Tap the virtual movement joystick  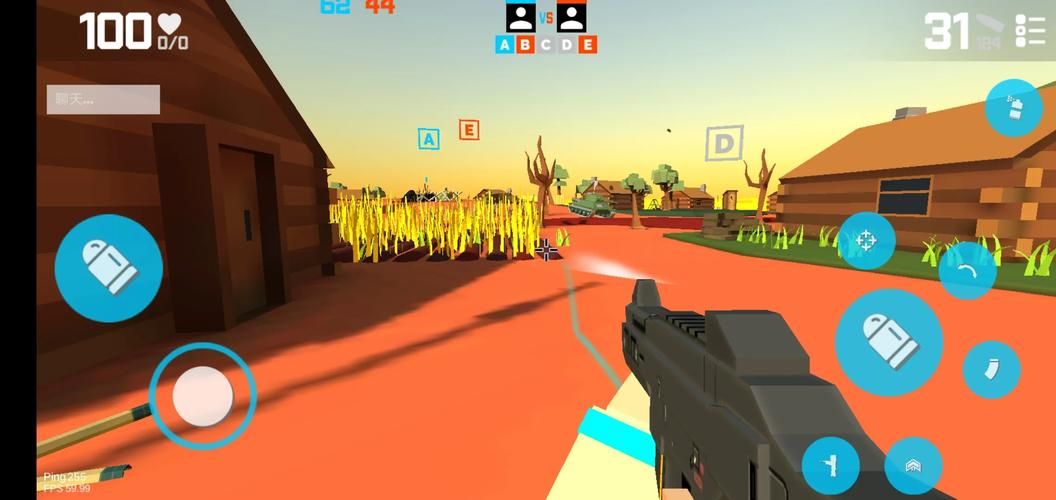pyautogui.click(x=203, y=396)
